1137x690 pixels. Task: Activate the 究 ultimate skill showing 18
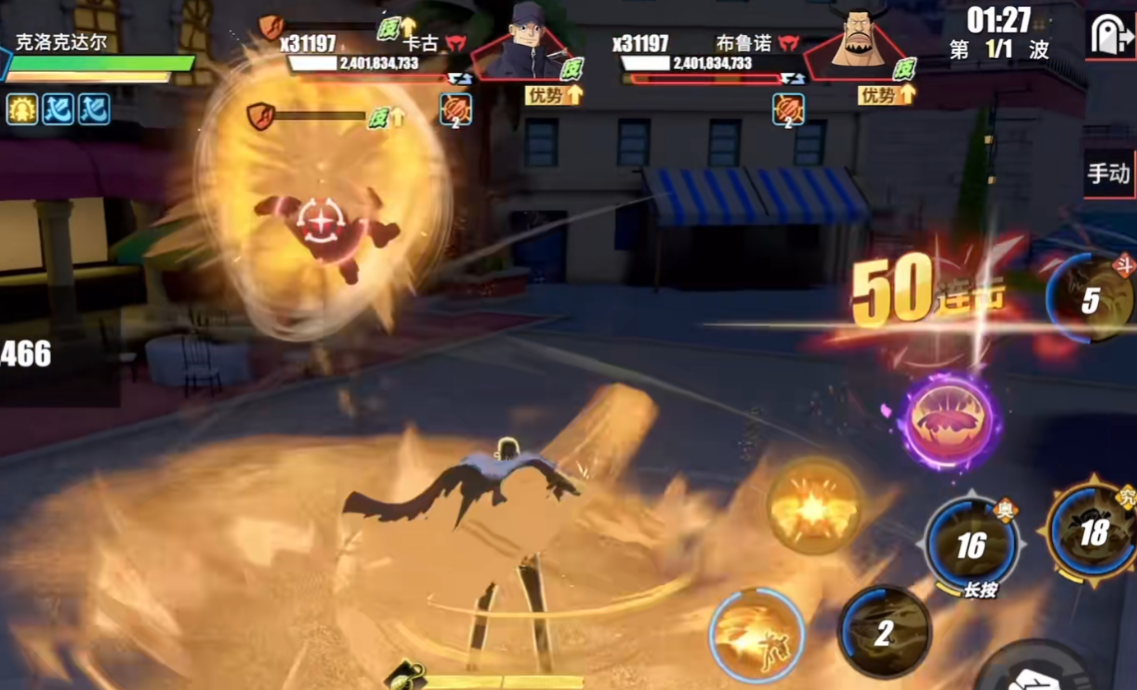(1093, 532)
